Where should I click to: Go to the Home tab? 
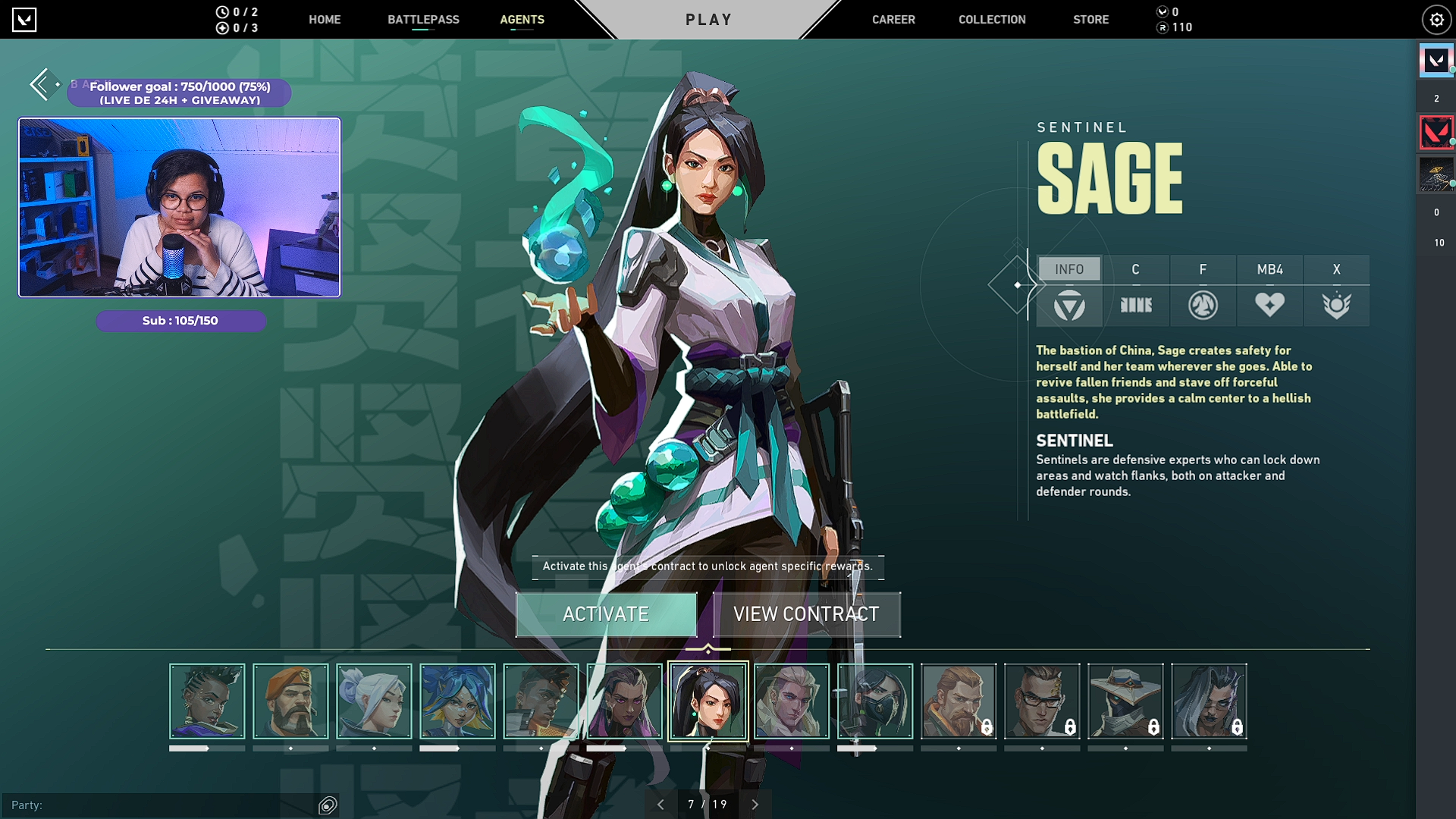[x=325, y=20]
